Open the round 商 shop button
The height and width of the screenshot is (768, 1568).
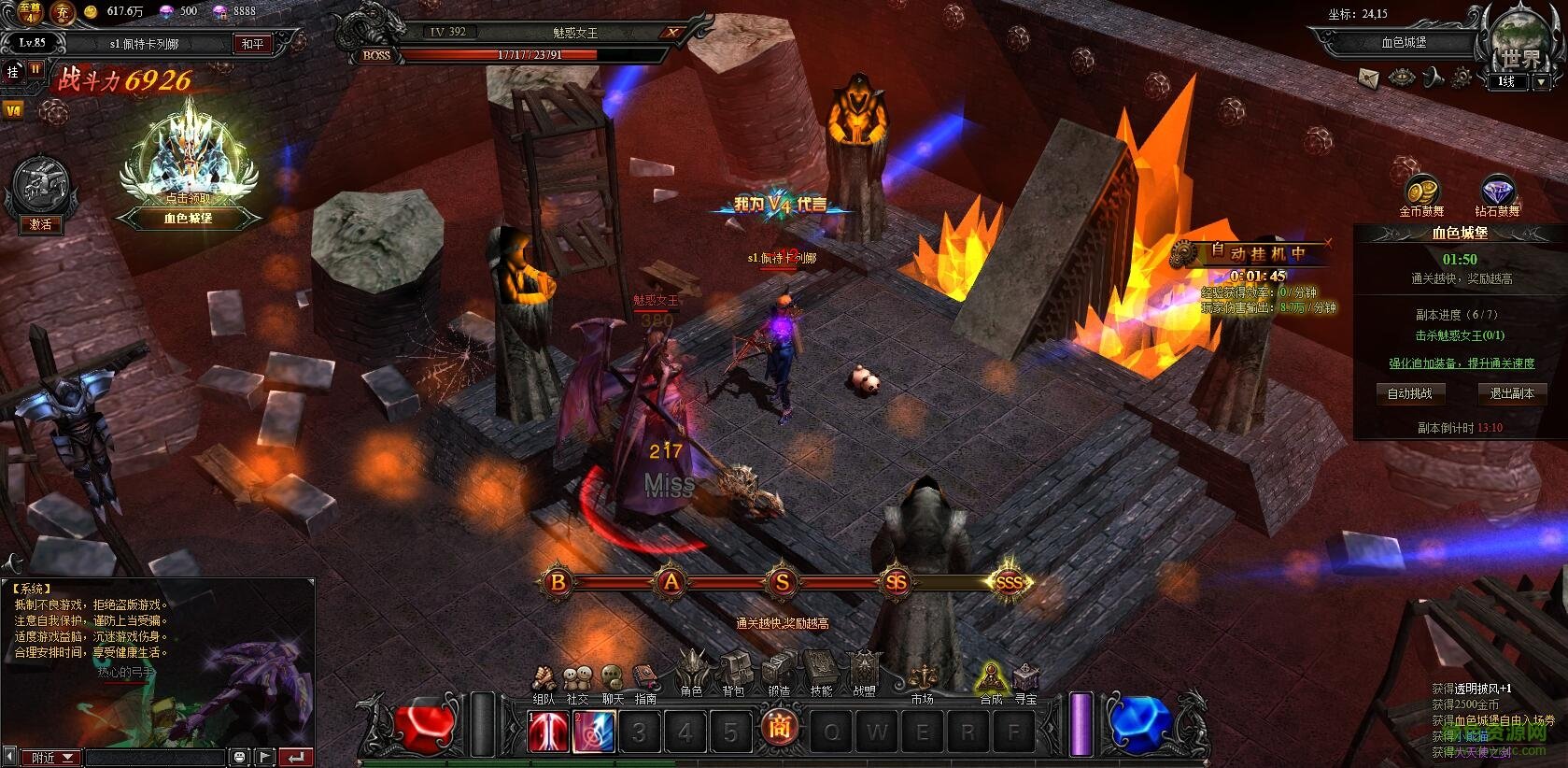click(x=778, y=728)
